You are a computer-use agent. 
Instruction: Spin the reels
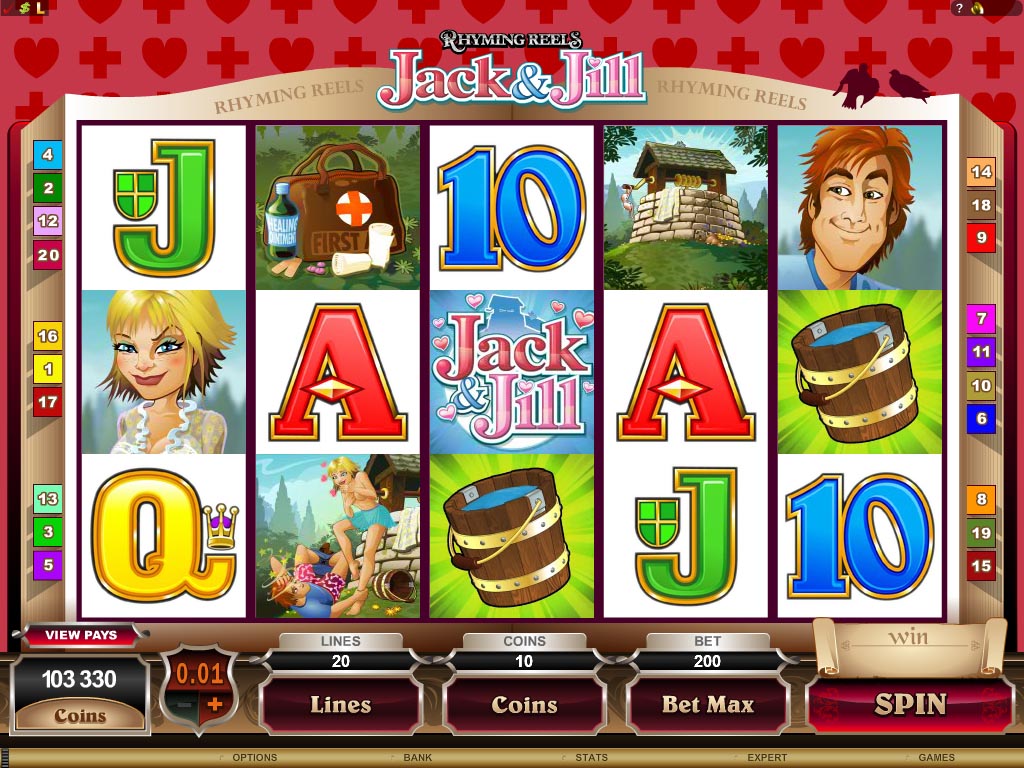(x=910, y=704)
